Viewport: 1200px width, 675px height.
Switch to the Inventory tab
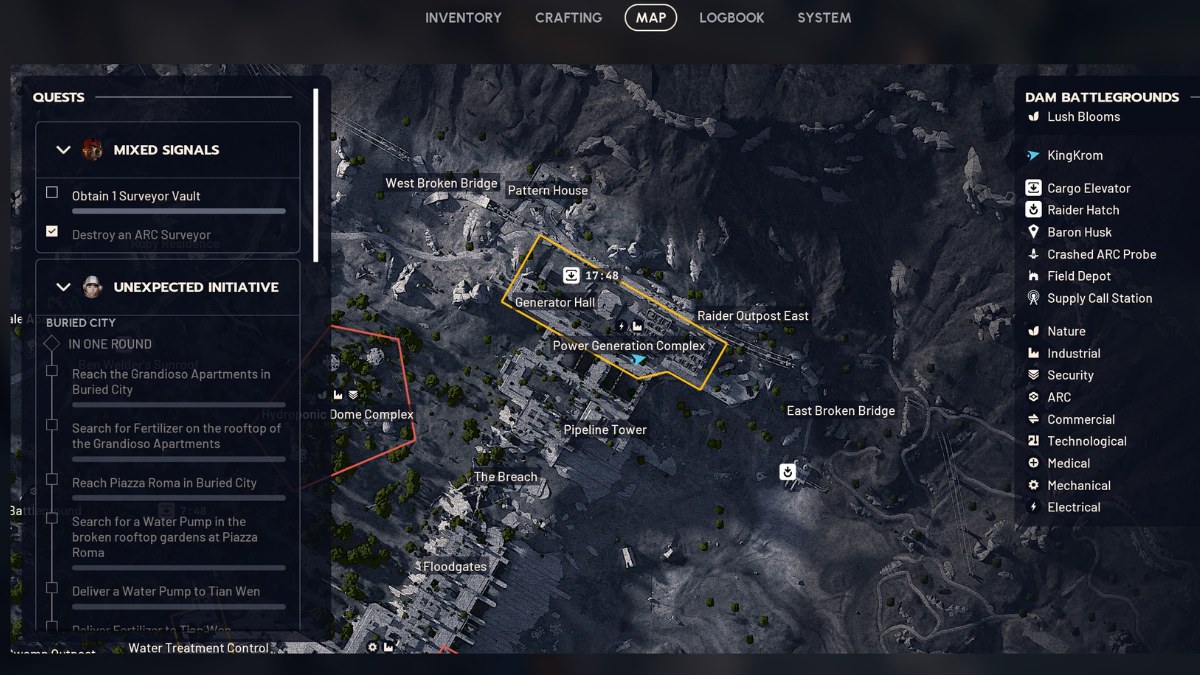click(x=463, y=18)
